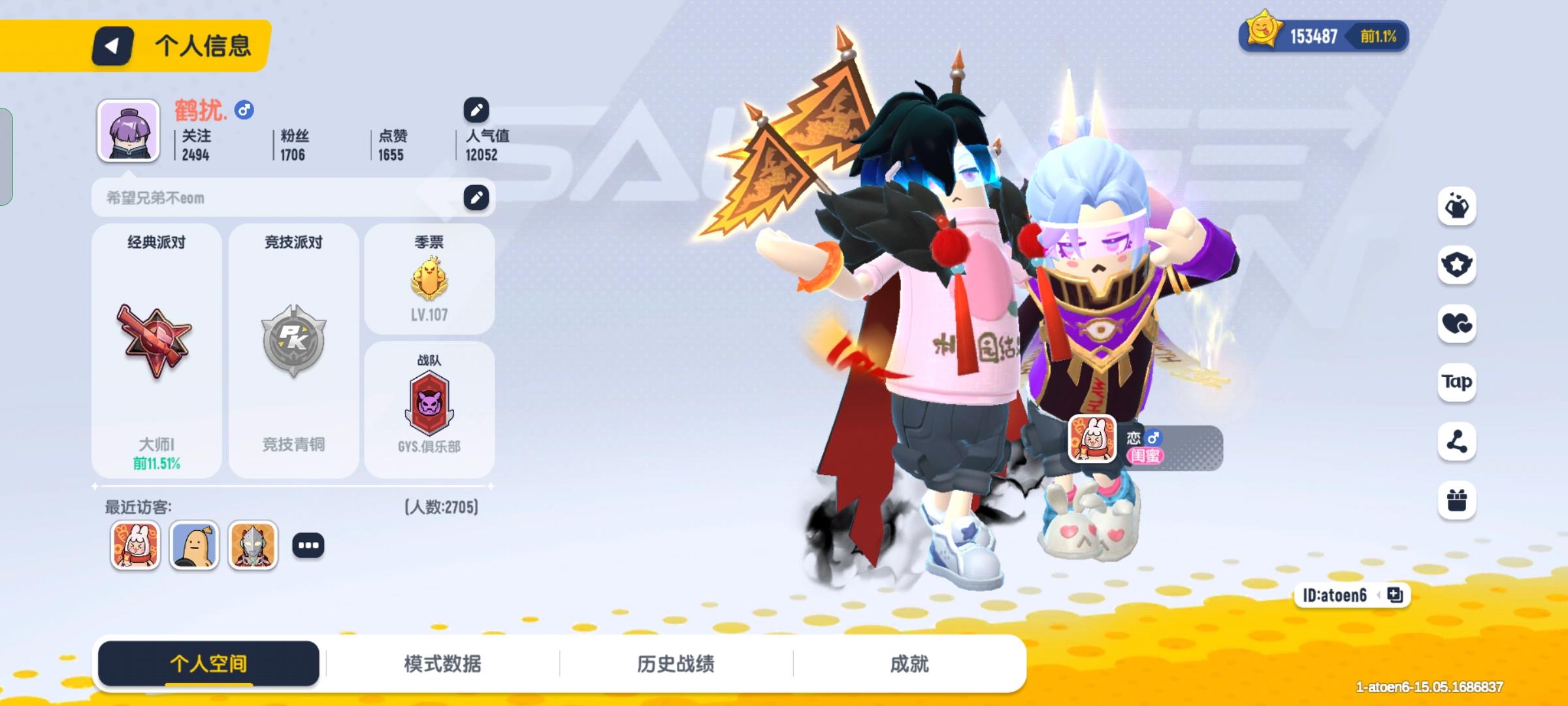Tap the share icon on the right sidebar

point(1458,441)
